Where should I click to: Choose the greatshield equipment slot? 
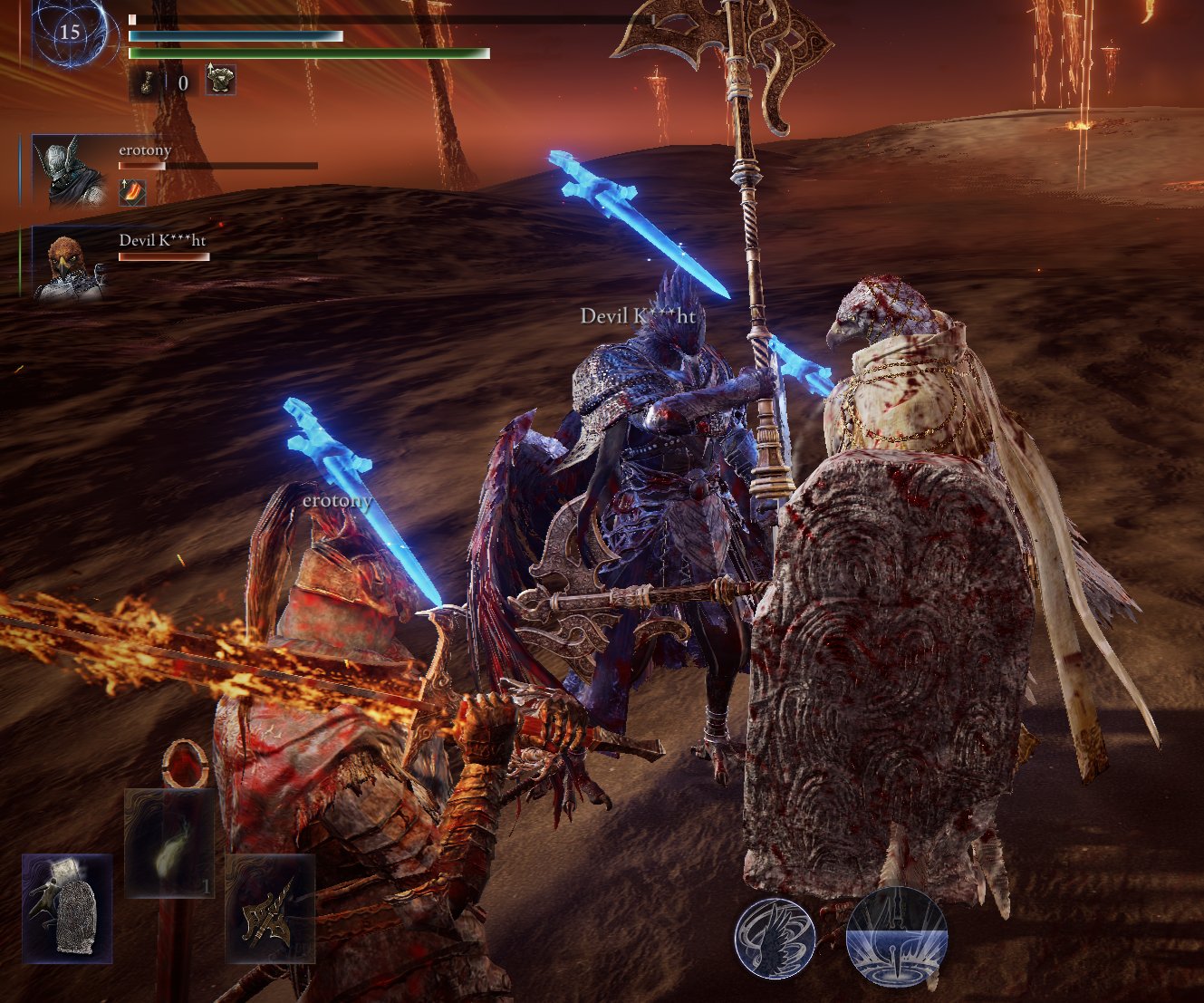point(67,908)
